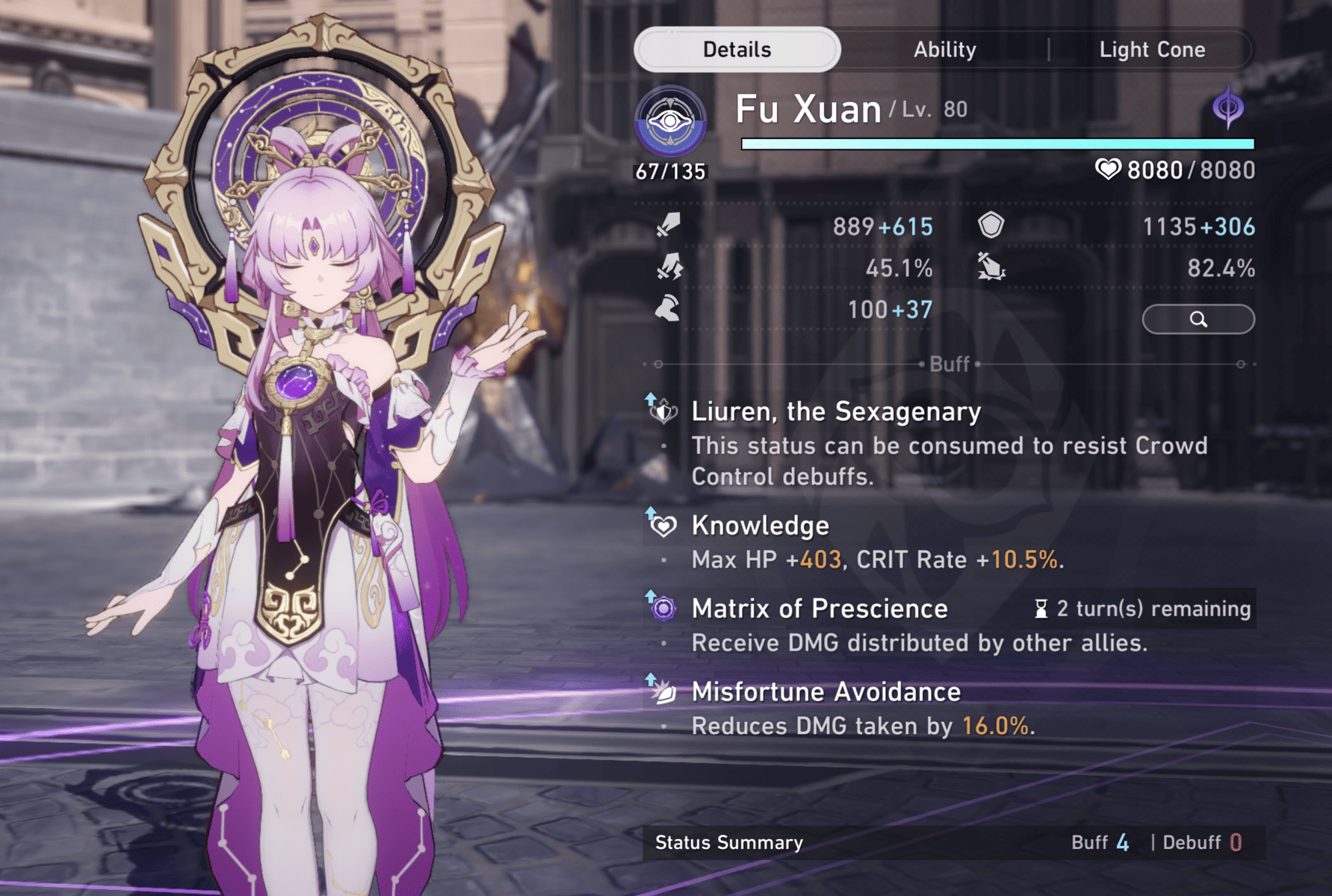The height and width of the screenshot is (896, 1332).
Task: Switch to the Ability tab
Action: click(945, 49)
